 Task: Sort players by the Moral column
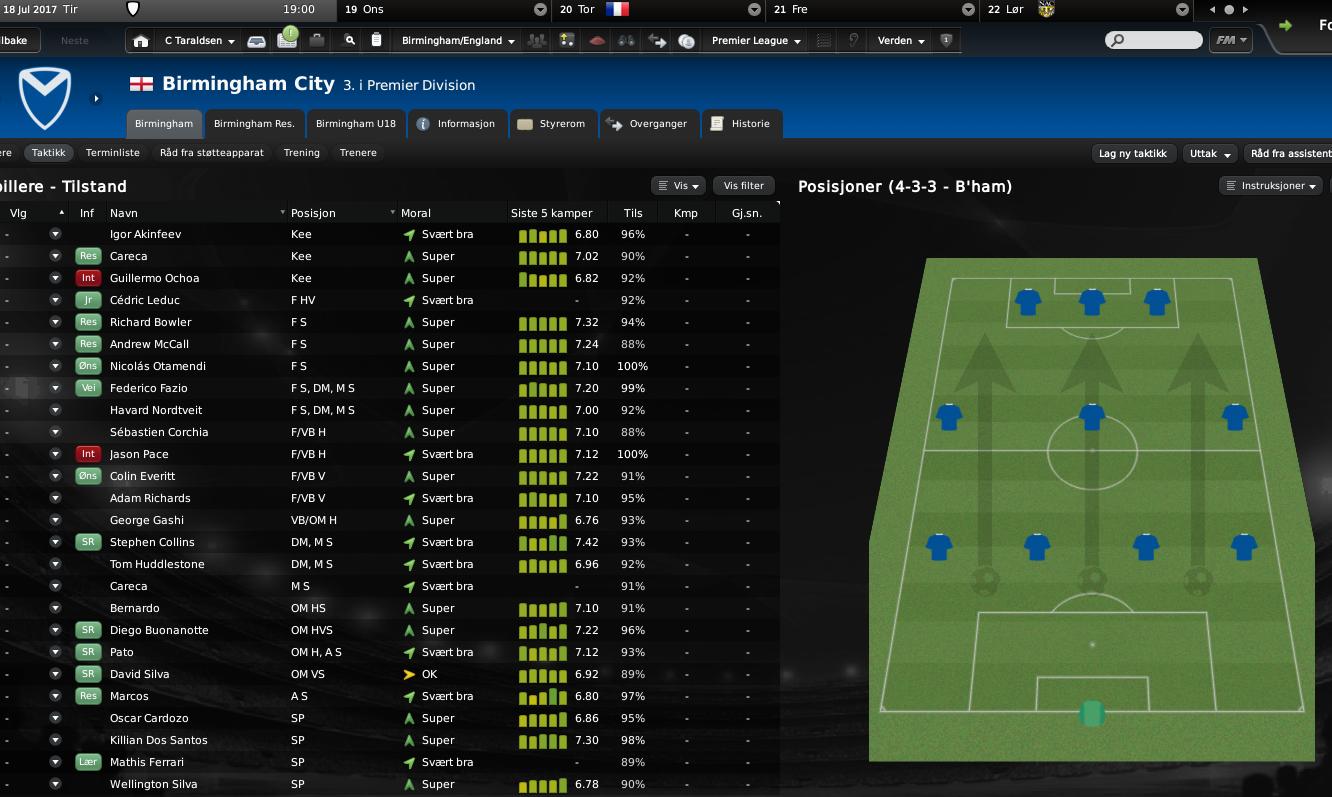416,213
